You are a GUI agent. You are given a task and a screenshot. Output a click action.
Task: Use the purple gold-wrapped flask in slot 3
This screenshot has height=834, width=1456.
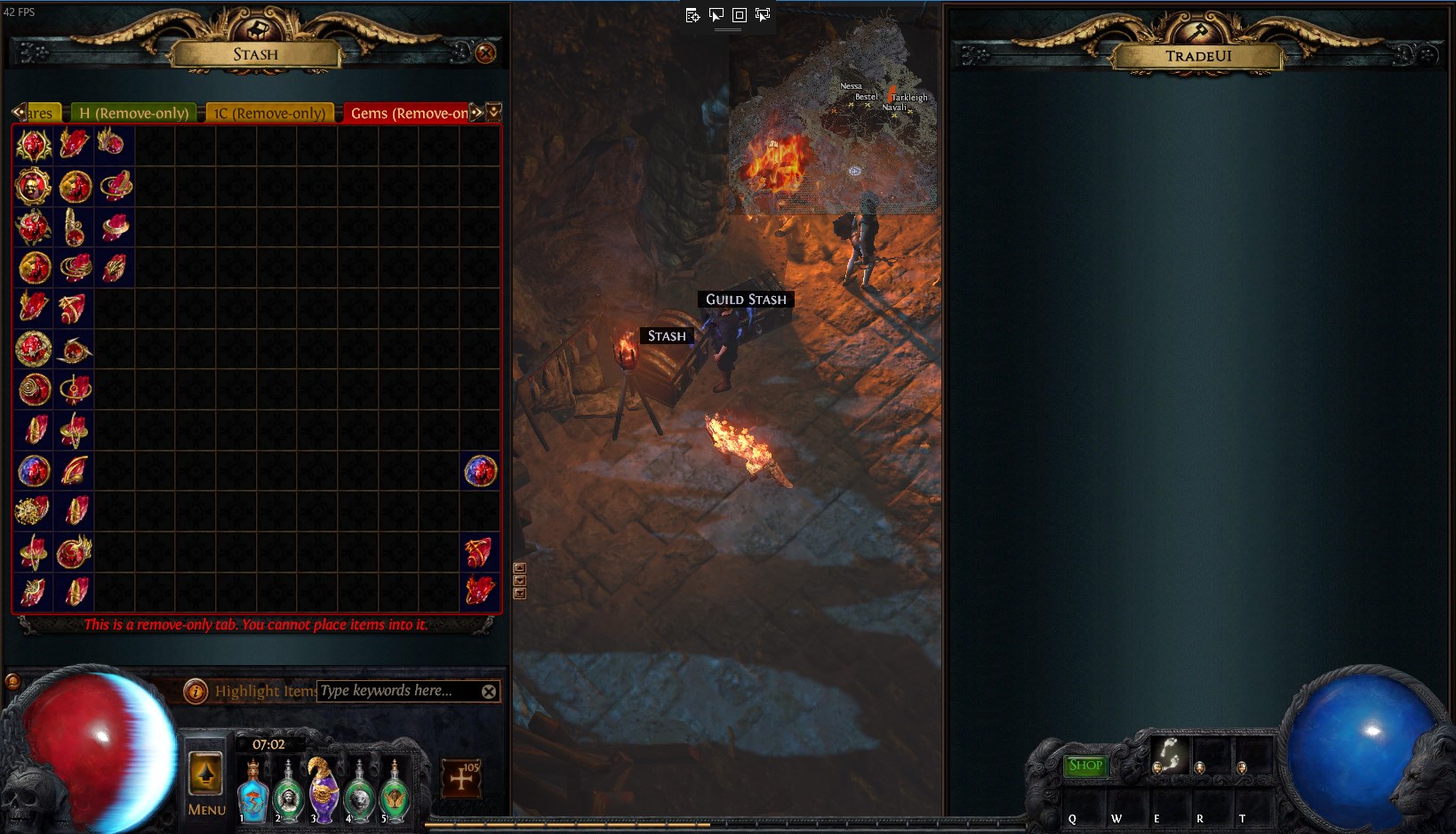324,791
